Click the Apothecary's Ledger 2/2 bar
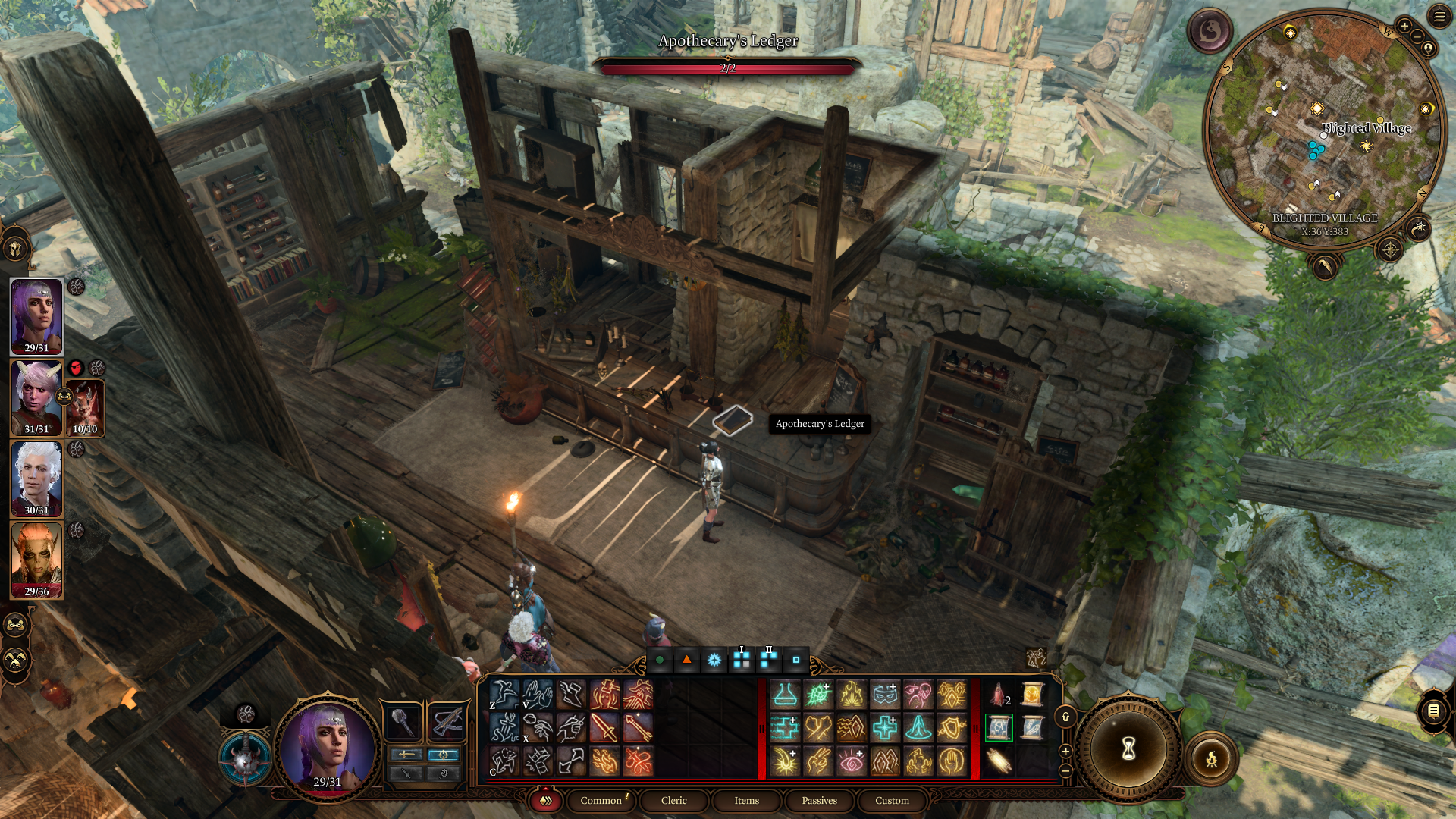The height and width of the screenshot is (819, 1456). pos(728,67)
